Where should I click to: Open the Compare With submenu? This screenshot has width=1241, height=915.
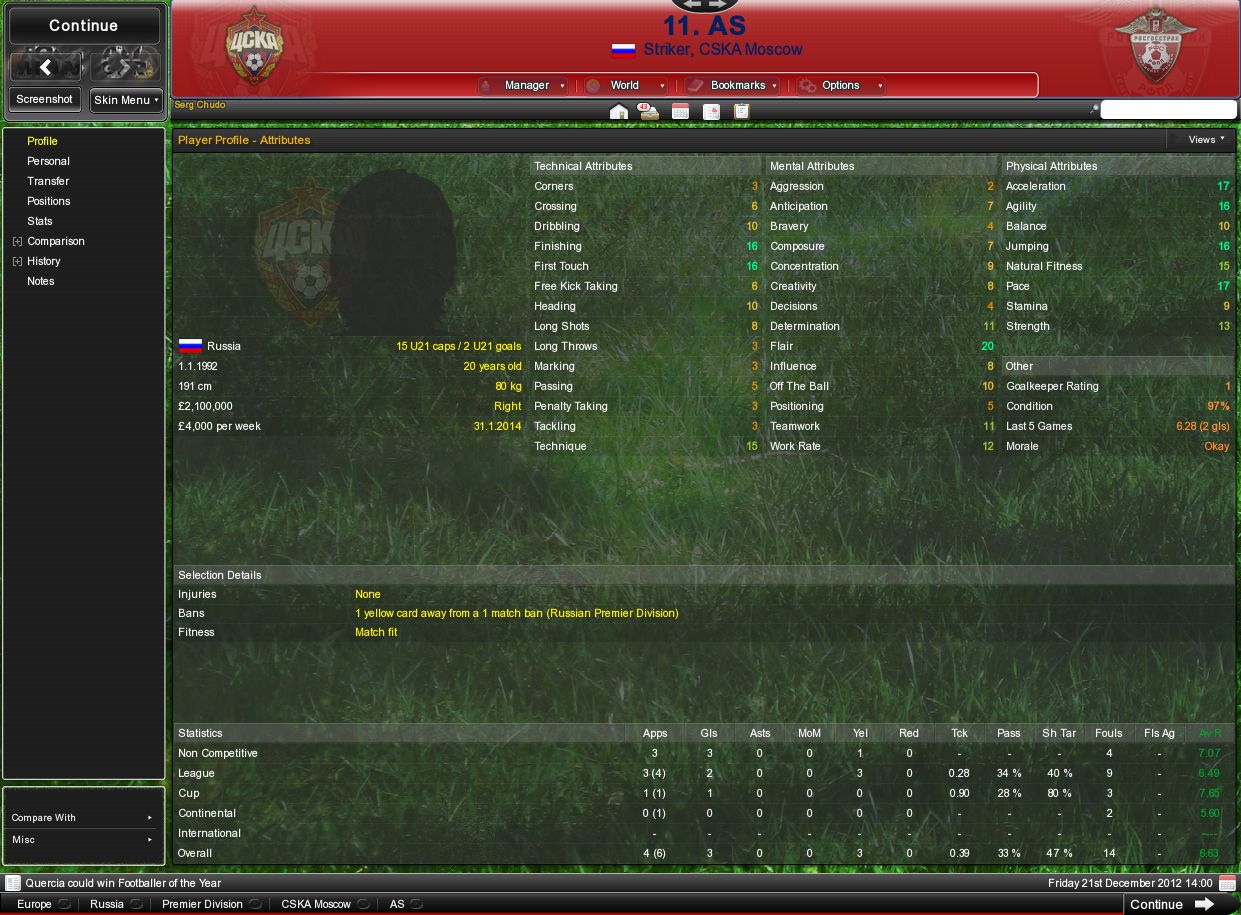click(x=83, y=818)
